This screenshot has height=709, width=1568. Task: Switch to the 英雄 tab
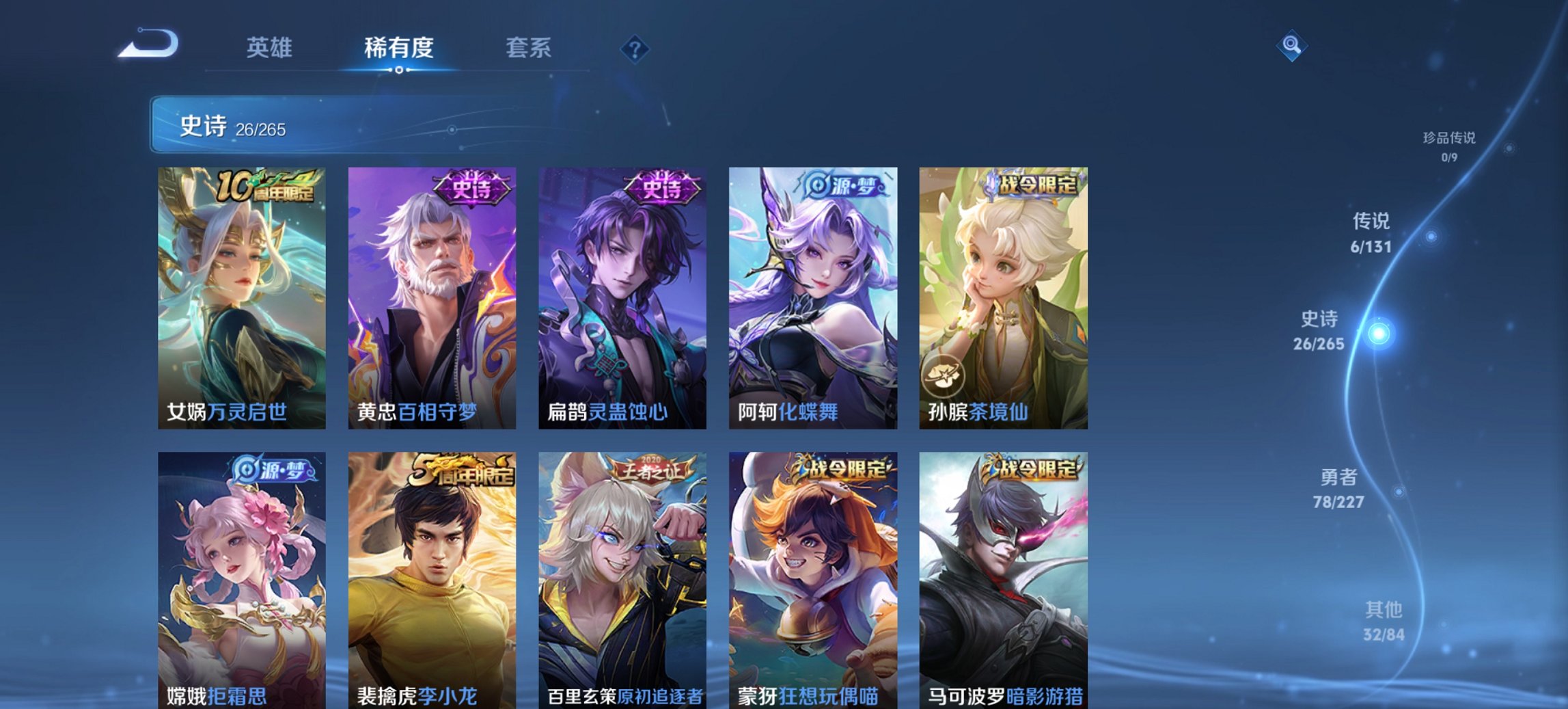tap(271, 48)
